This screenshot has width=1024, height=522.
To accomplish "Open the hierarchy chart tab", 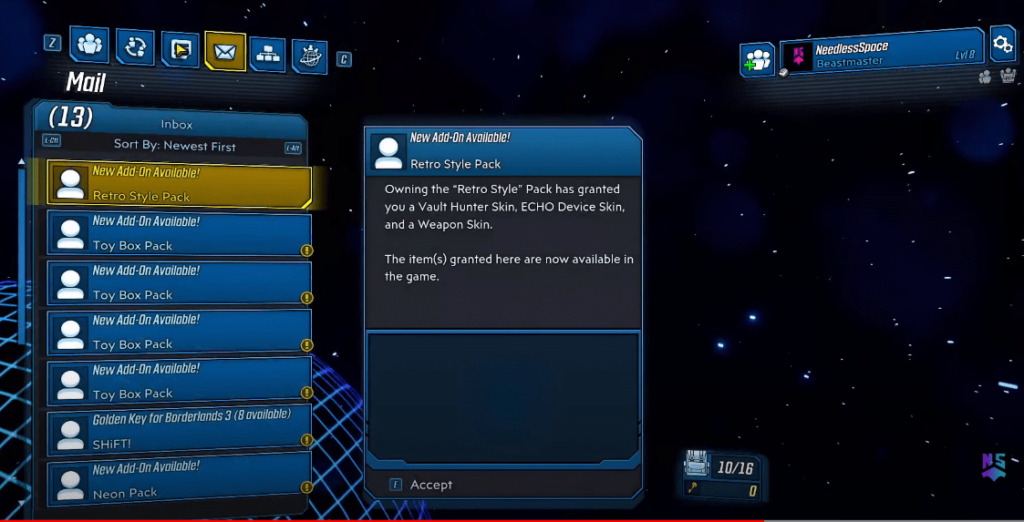I will coord(267,53).
